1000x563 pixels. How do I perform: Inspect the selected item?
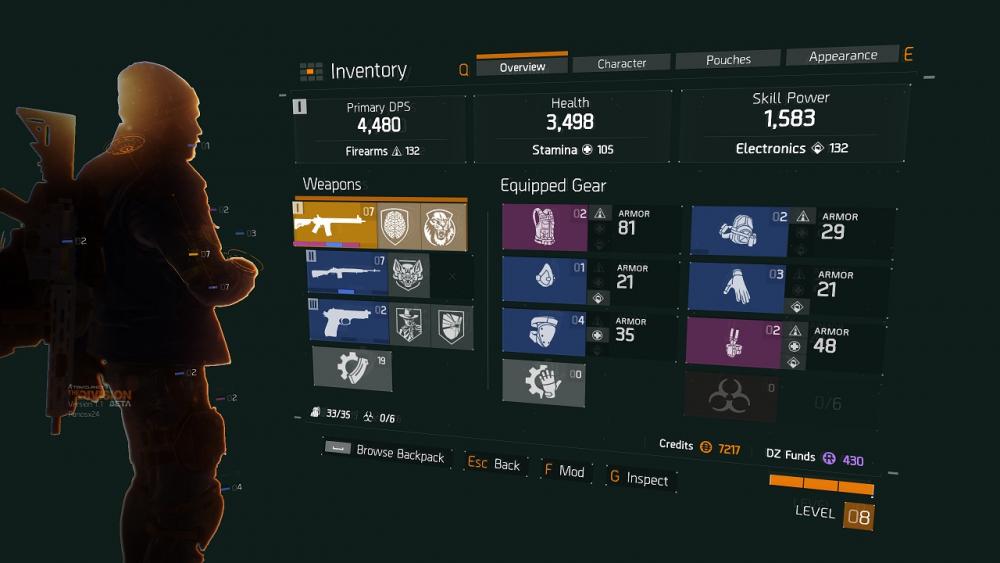tap(638, 479)
